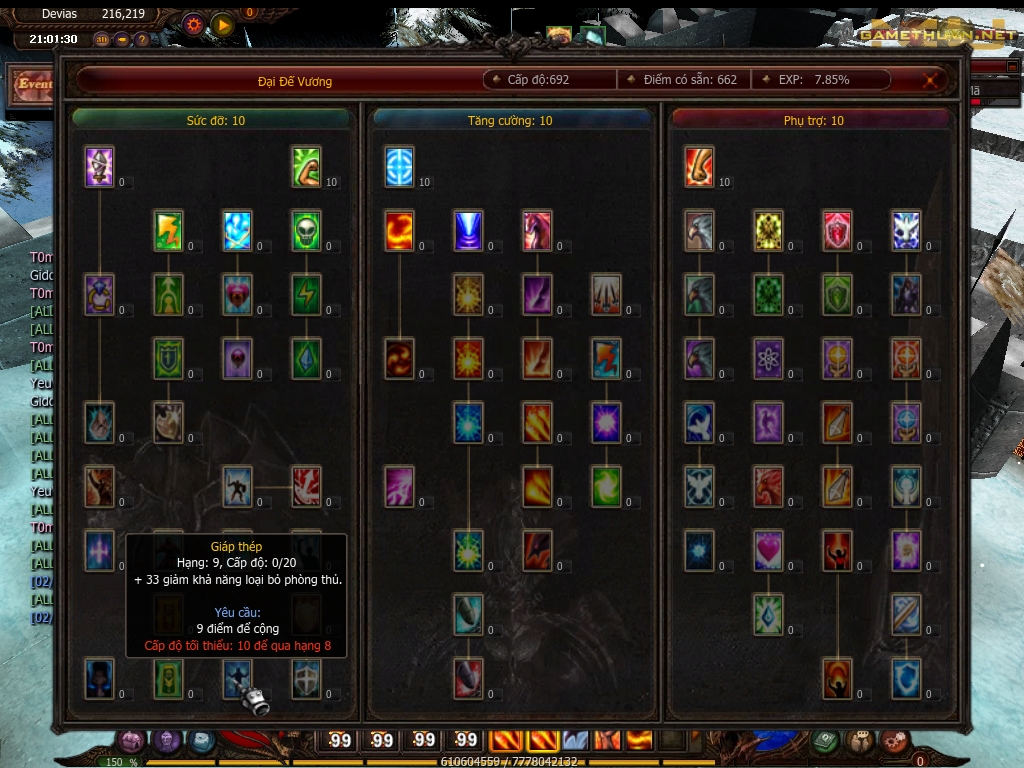Choose the green swirl skill
Screen dimensions: 1024x768
point(606,486)
